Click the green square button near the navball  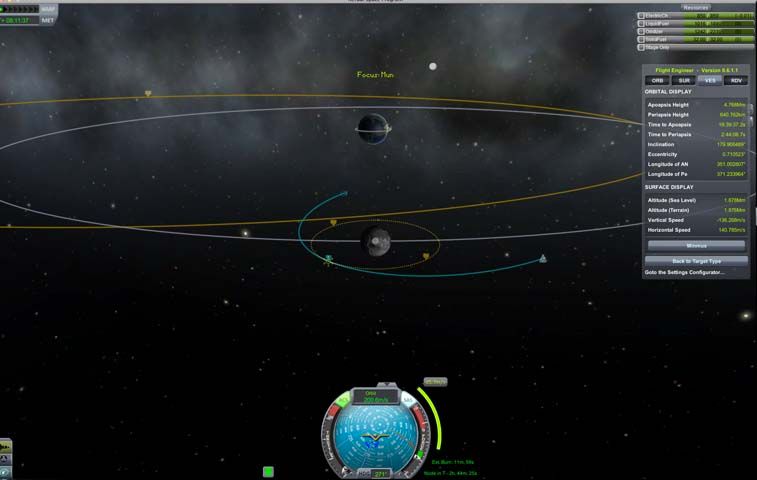[x=268, y=471]
